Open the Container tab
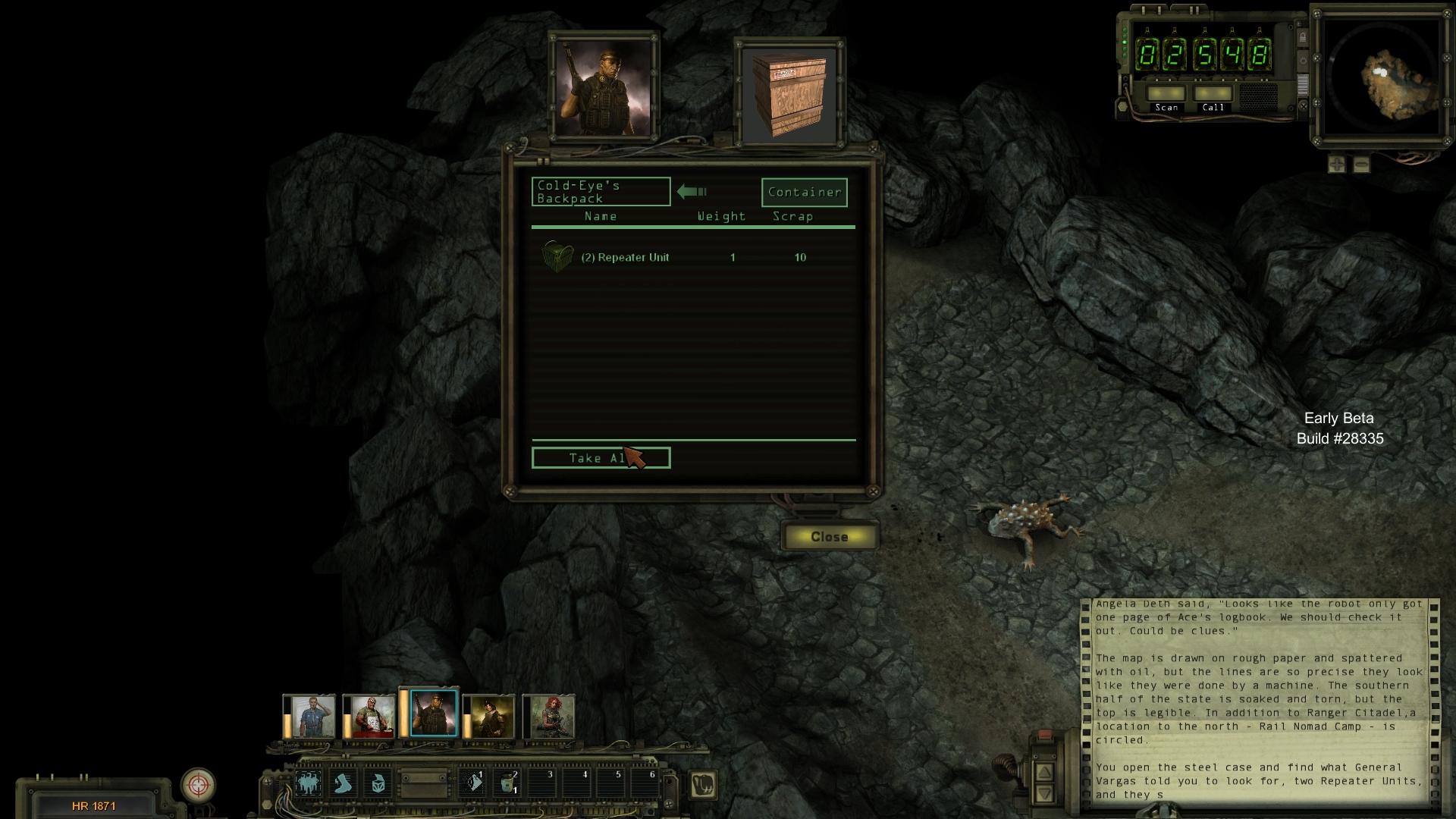Viewport: 1456px width, 819px height. 804,193
